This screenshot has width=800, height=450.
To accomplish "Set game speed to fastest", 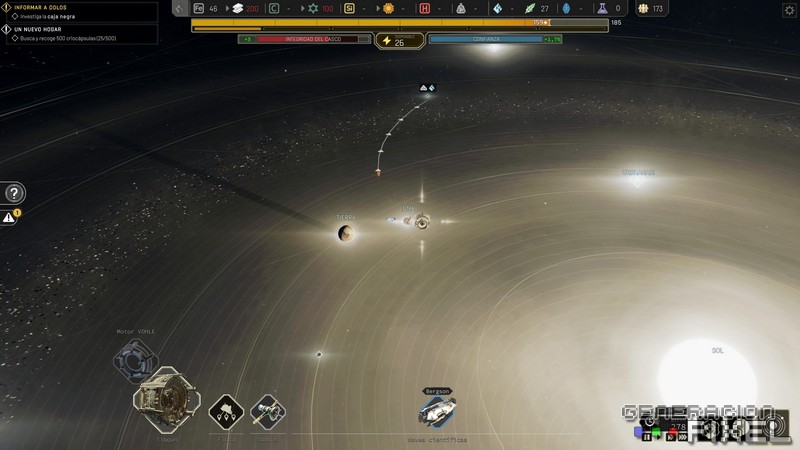I will point(684,436).
